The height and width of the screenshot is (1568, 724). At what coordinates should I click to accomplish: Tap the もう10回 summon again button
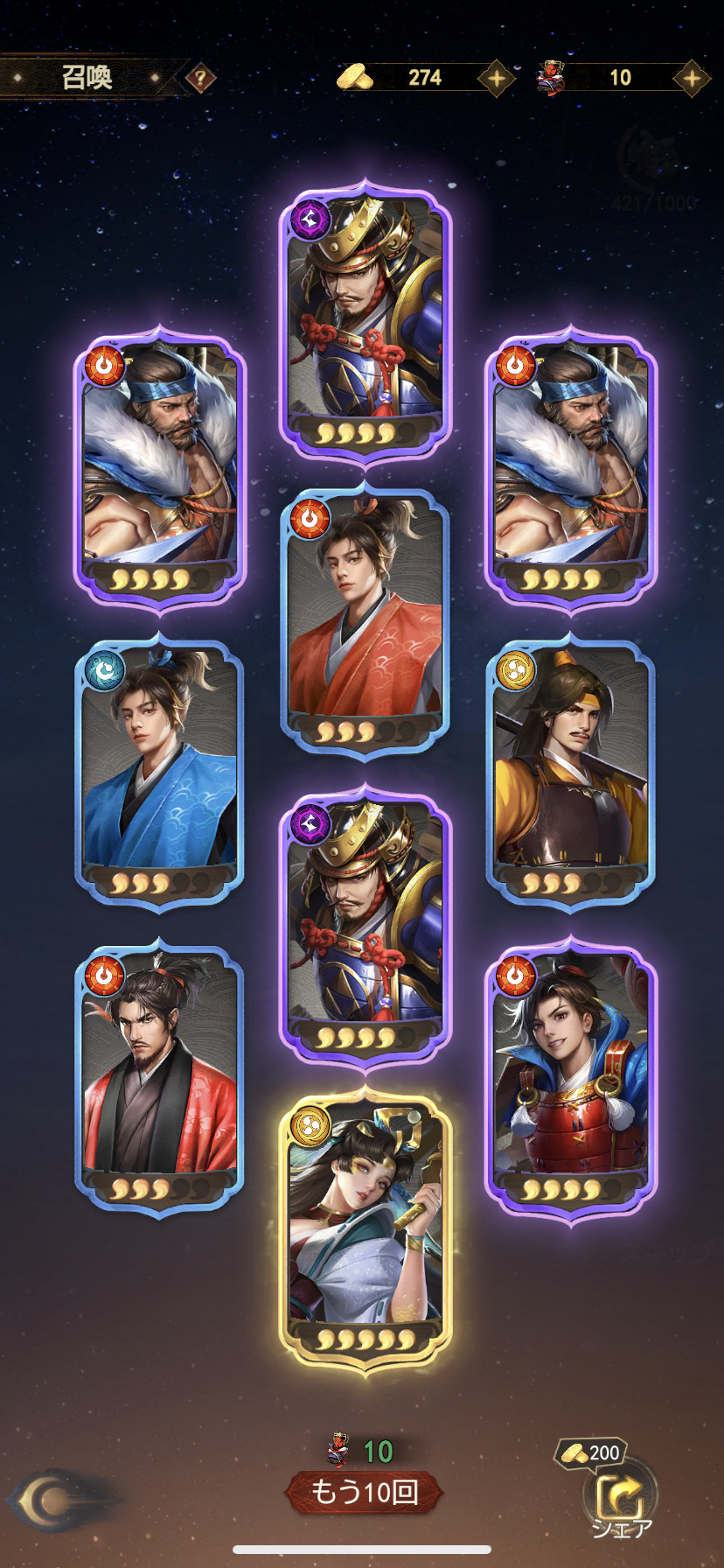(364, 1492)
